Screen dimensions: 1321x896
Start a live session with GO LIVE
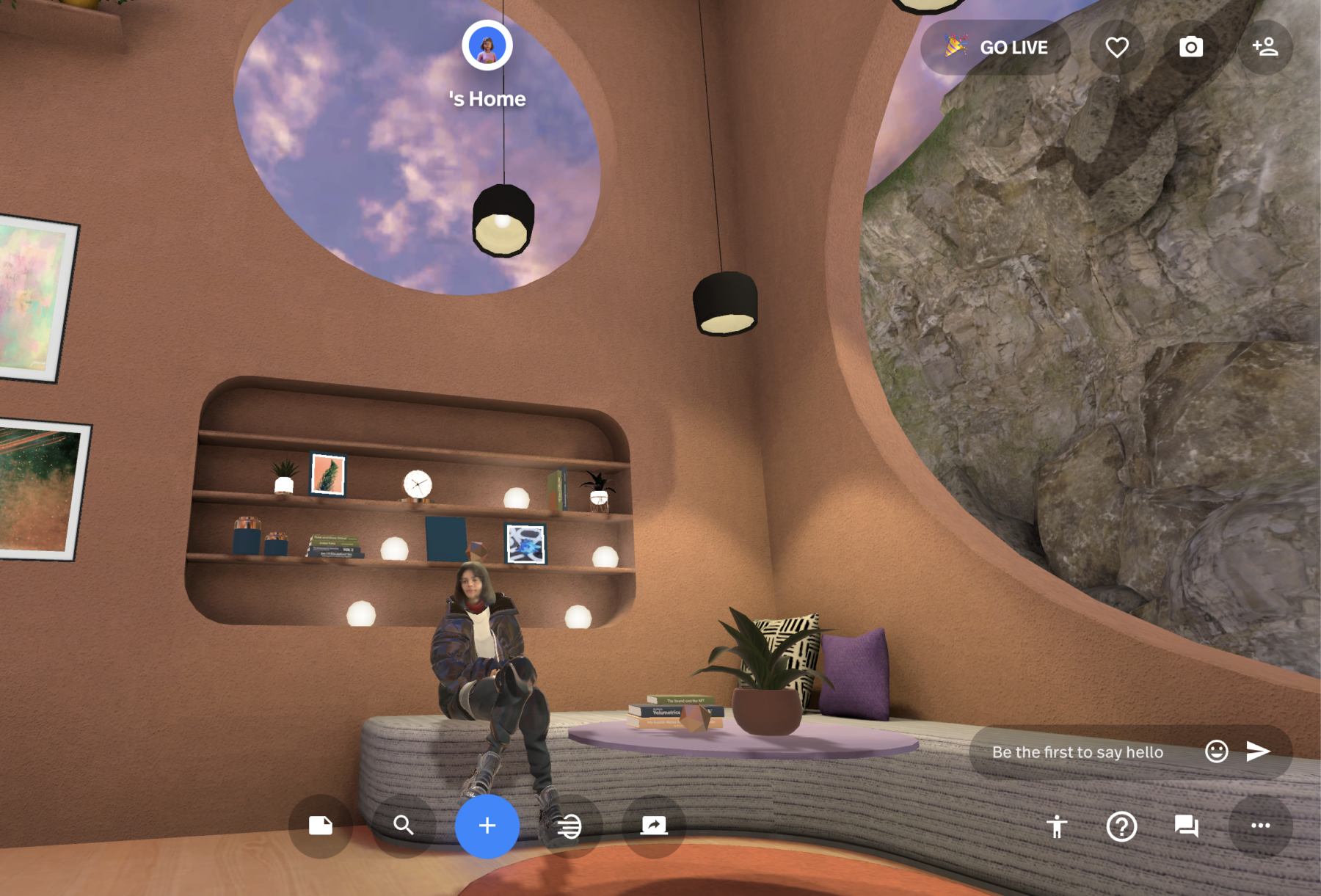pyautogui.click(x=996, y=48)
